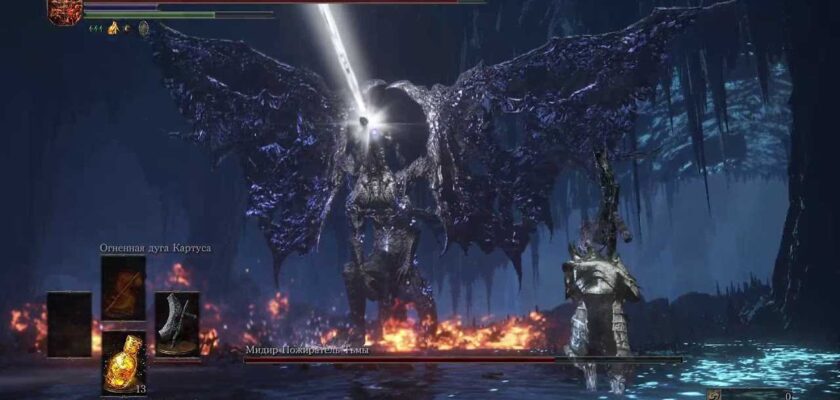Click the red covenant emblem portrait
Viewport: 840px width, 400px height.
coord(65,11)
